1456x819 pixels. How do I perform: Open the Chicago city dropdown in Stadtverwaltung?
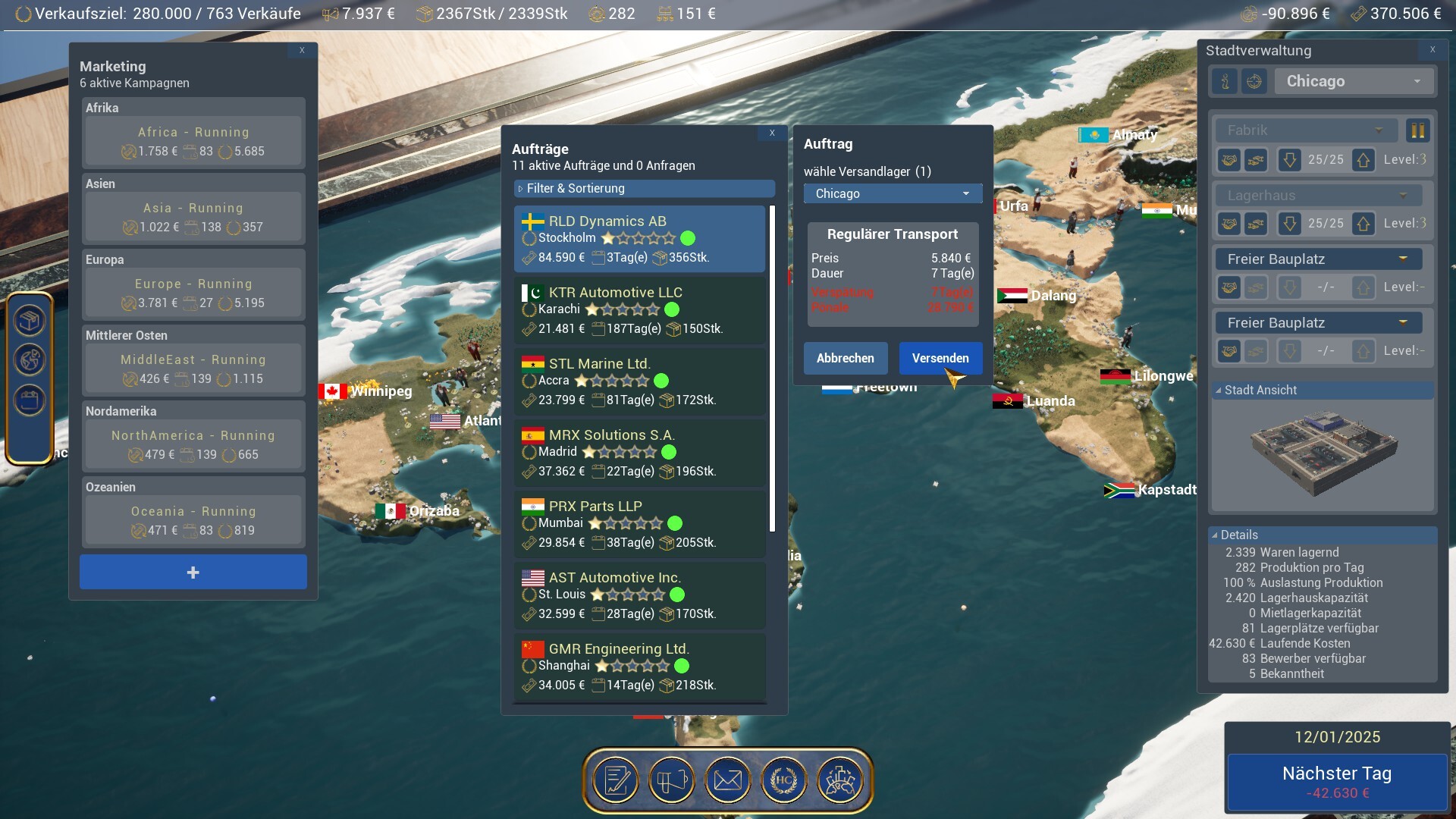click(1354, 81)
